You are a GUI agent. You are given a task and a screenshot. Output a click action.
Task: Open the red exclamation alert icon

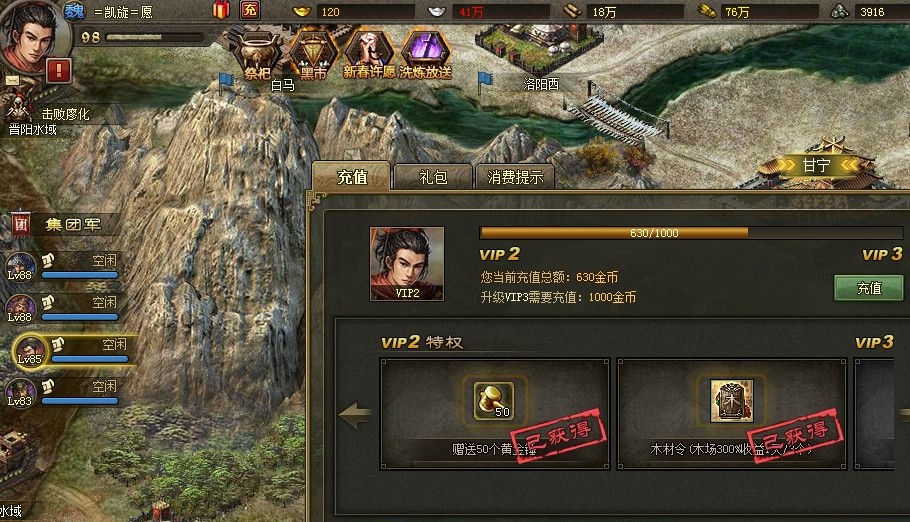tap(58, 71)
